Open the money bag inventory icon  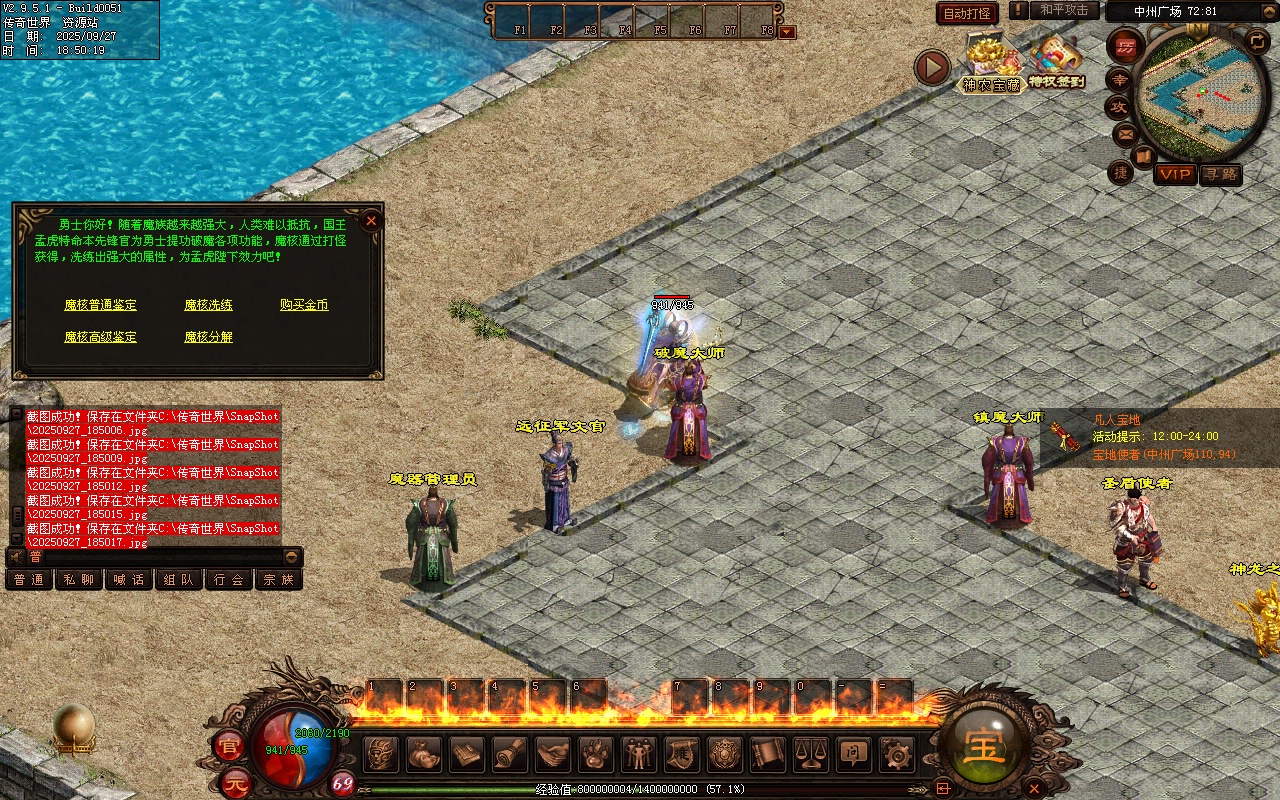(424, 754)
